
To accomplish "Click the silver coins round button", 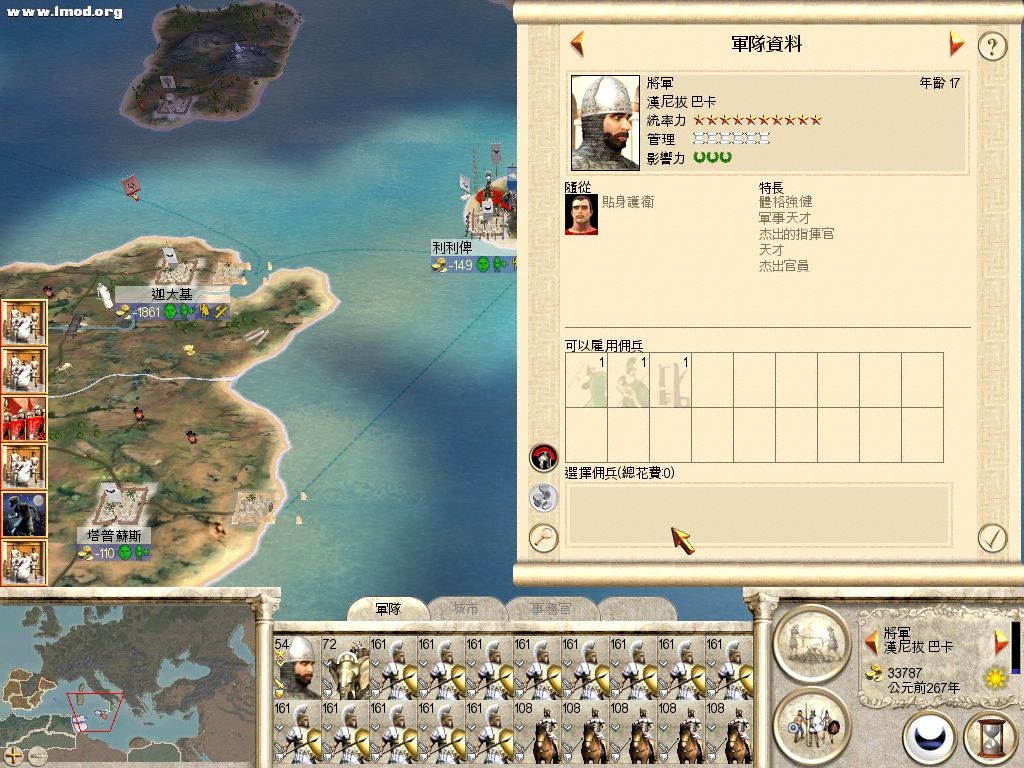I will tap(543, 497).
